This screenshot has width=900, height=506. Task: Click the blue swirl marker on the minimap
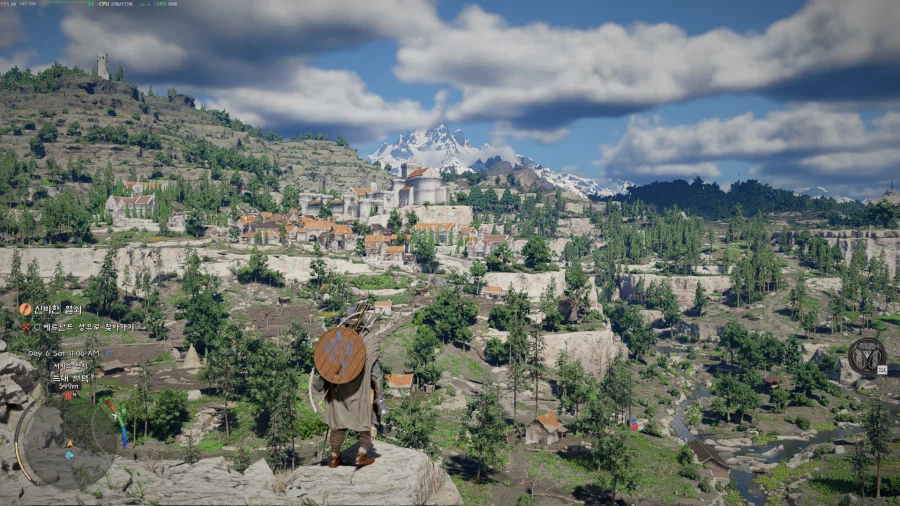69,455
